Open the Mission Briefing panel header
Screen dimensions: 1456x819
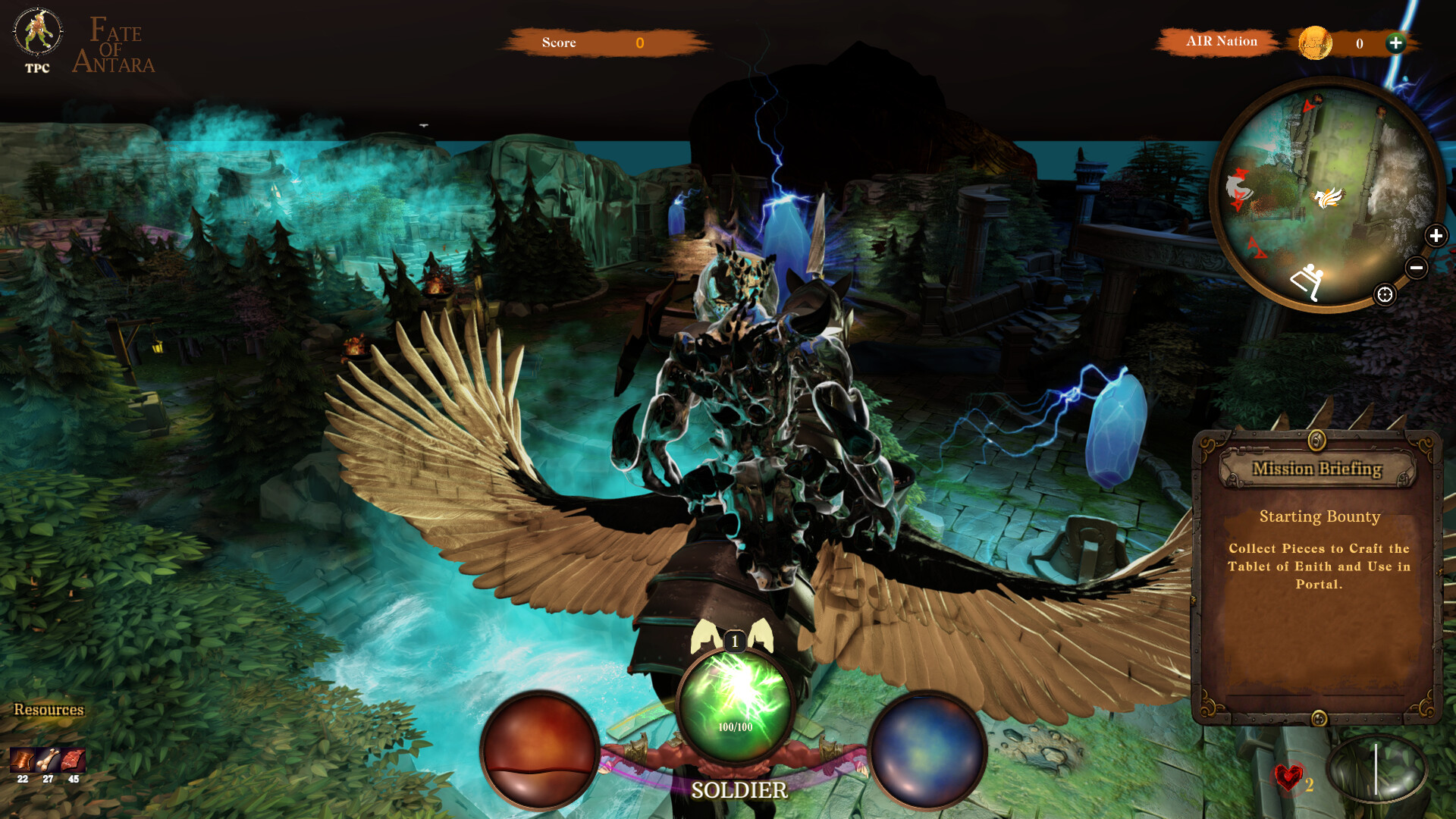point(1319,469)
